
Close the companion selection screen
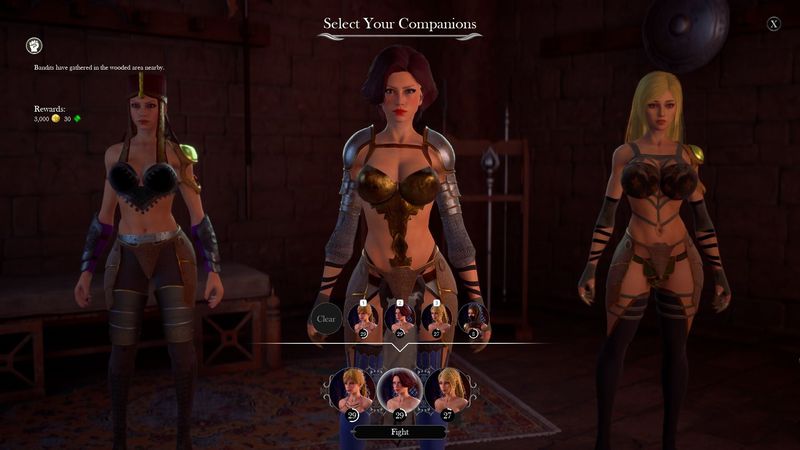pos(774,24)
